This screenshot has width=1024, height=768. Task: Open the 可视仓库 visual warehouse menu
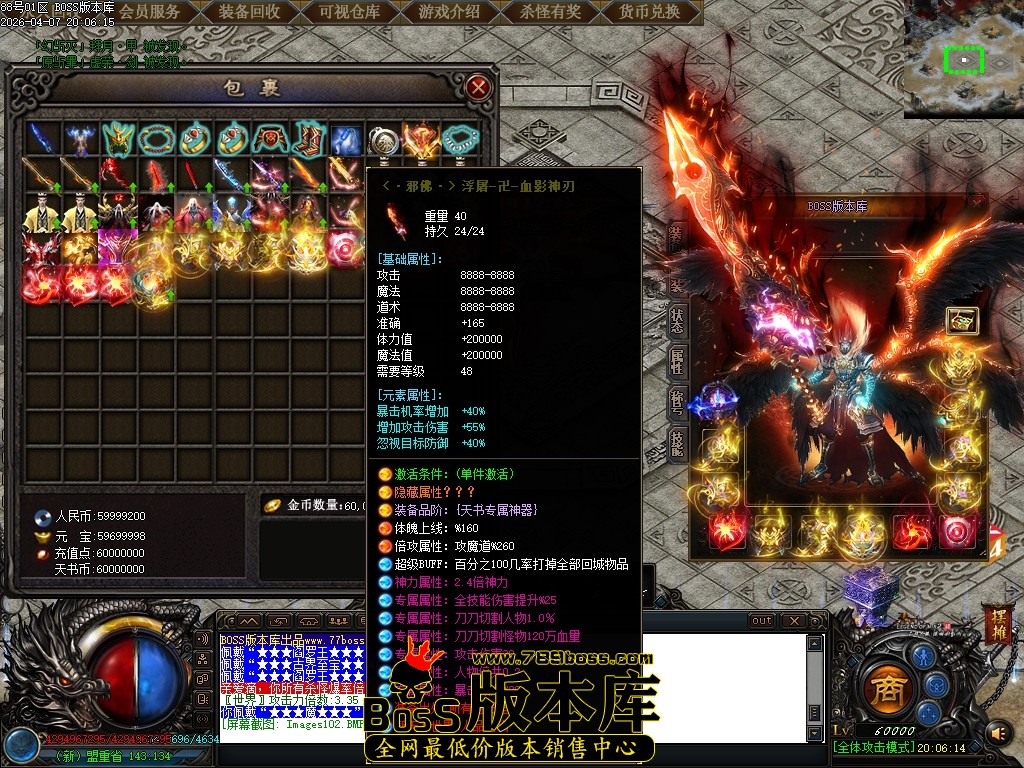349,12
